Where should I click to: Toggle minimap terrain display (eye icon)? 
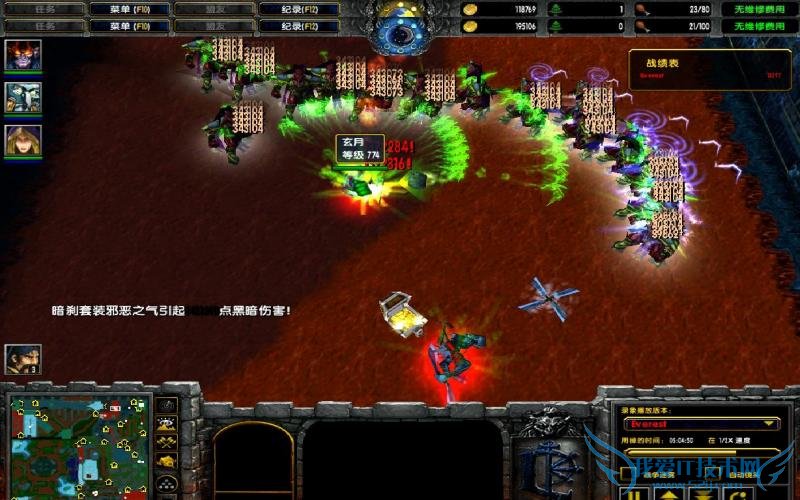coord(168,423)
